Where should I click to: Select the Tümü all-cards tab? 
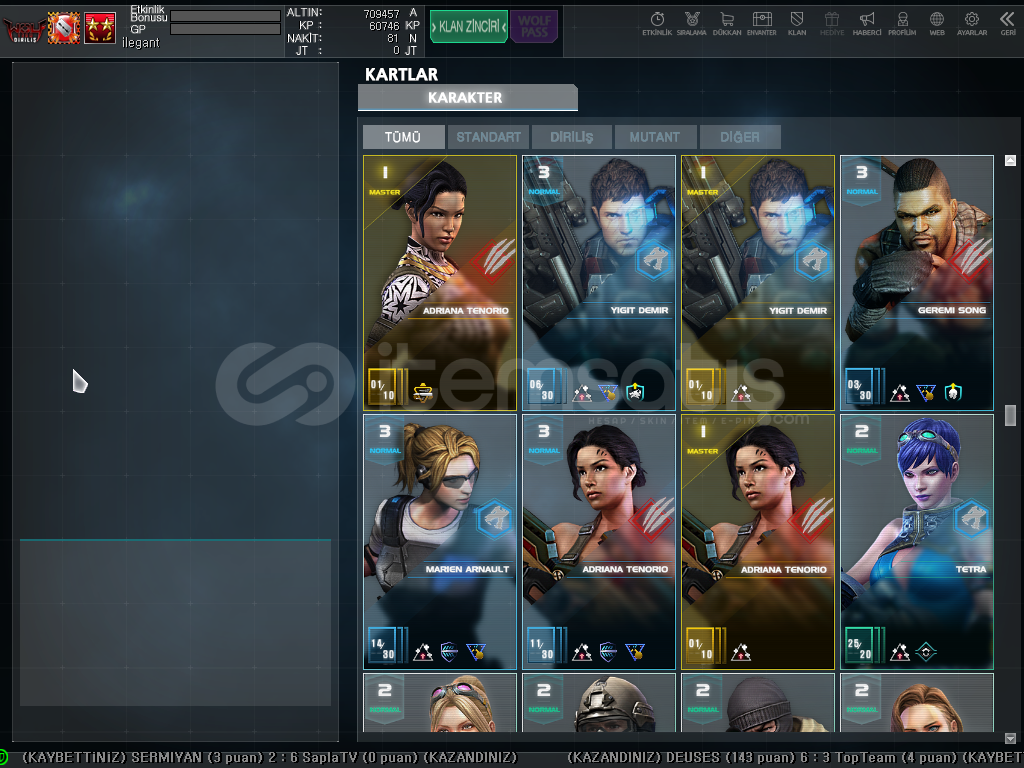pos(403,137)
